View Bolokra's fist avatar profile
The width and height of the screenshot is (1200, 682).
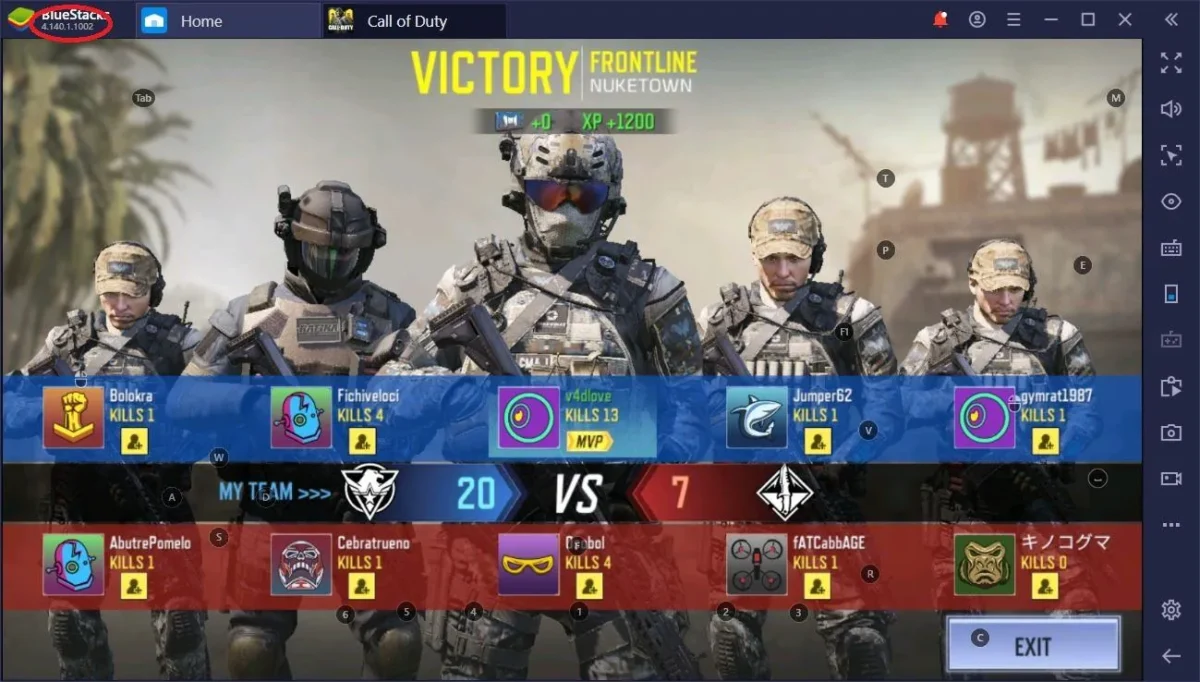click(73, 417)
